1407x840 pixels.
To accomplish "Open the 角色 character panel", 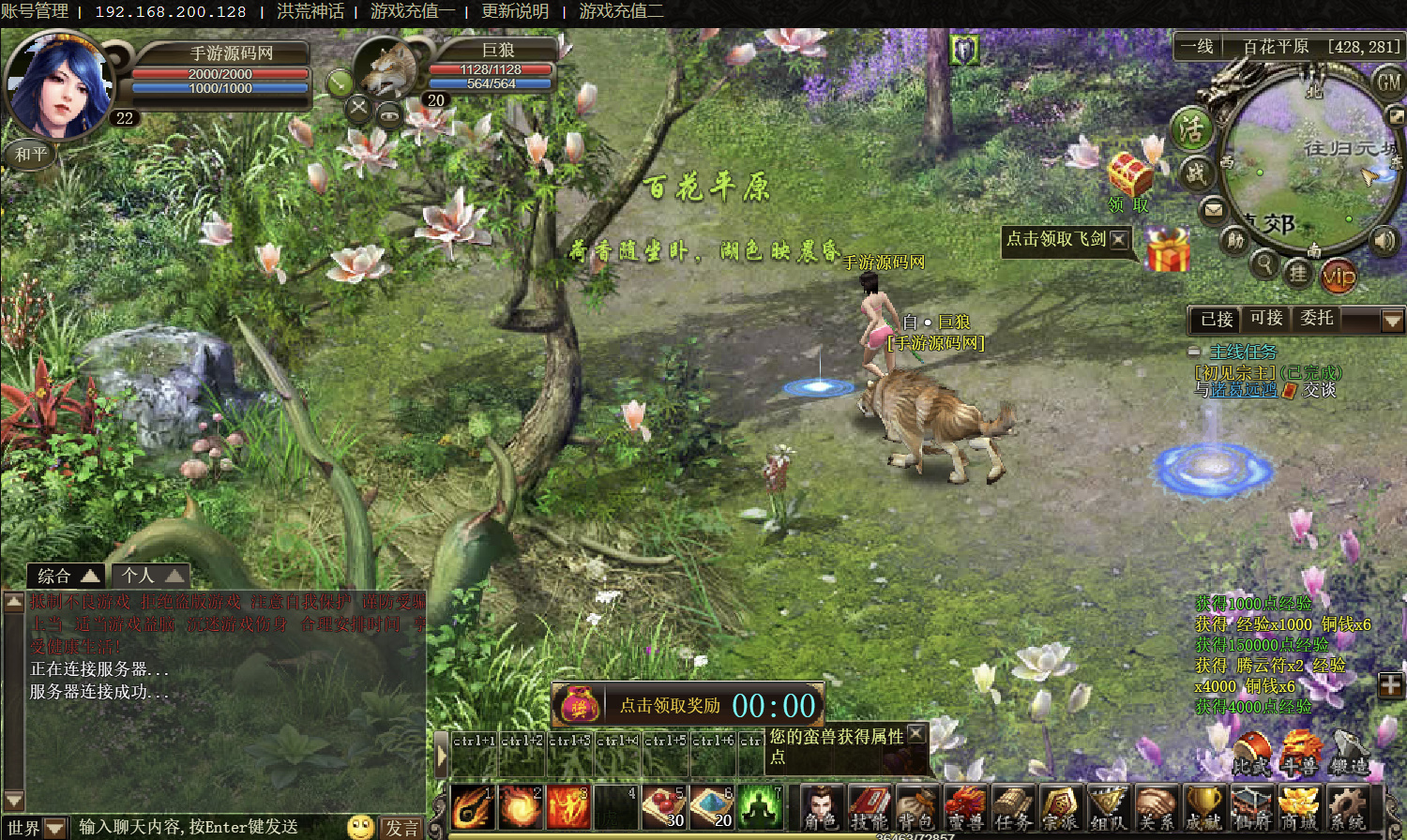I will pyautogui.click(x=823, y=807).
